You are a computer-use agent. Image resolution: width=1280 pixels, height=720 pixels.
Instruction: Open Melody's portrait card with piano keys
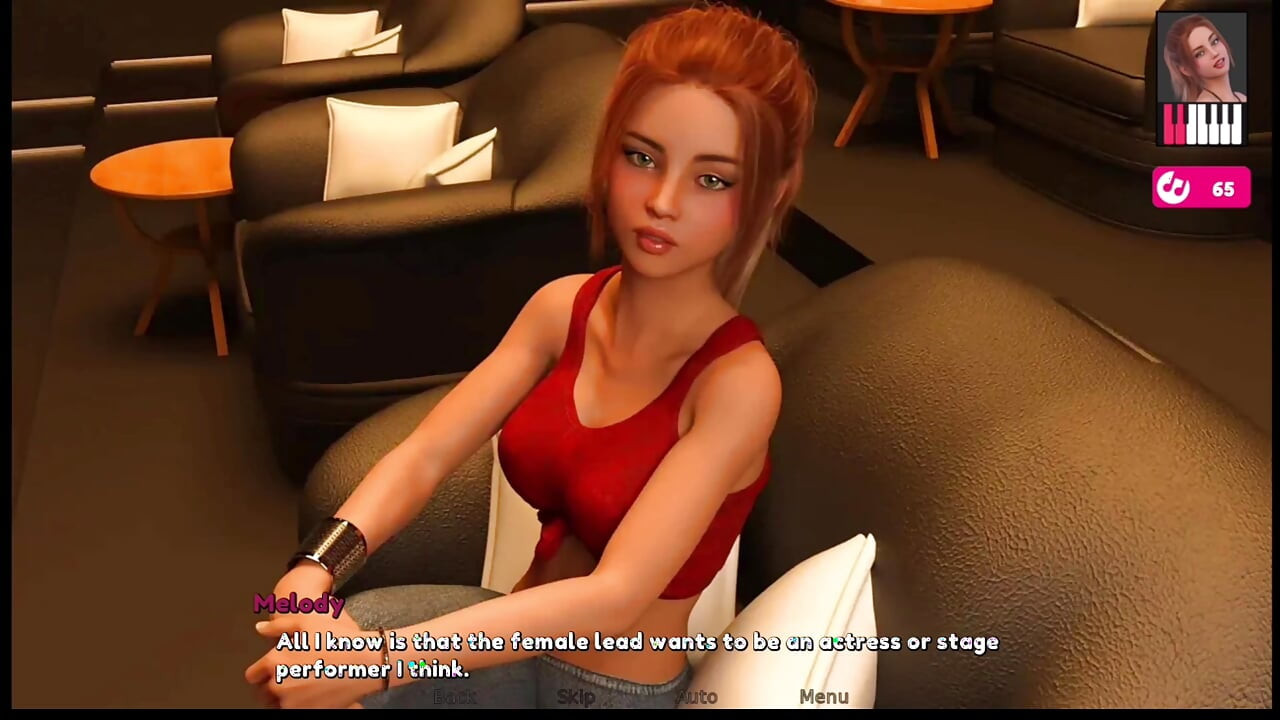1201,79
